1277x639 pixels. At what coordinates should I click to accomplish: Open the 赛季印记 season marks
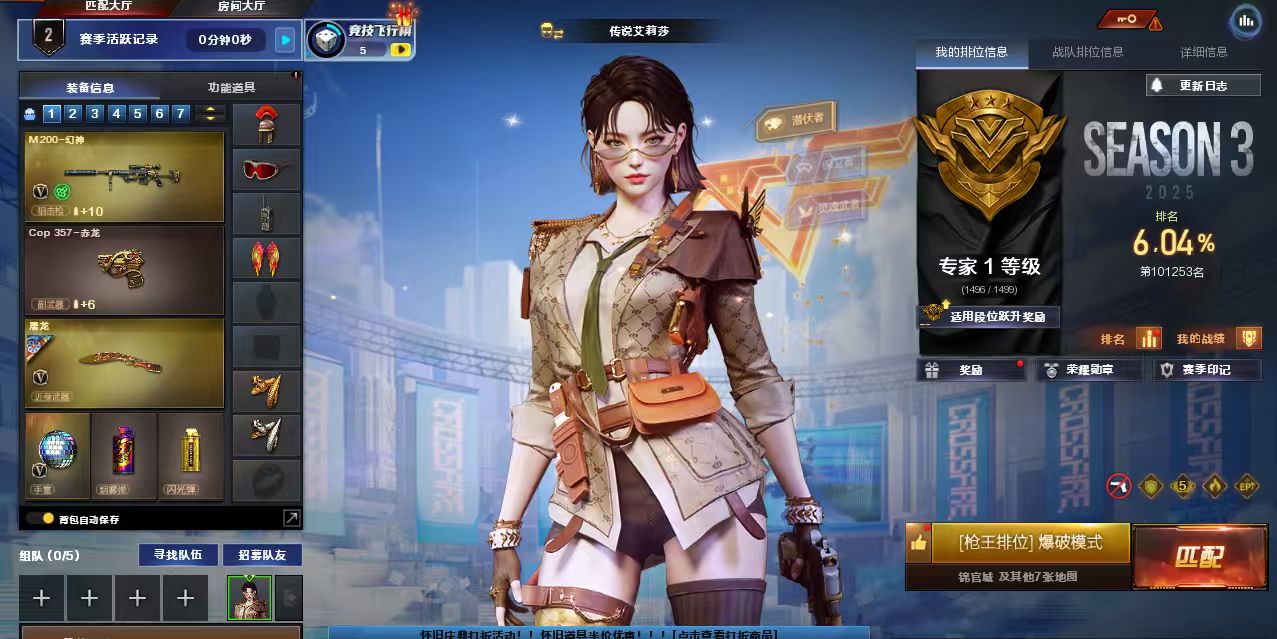pyautogui.click(x=1206, y=370)
